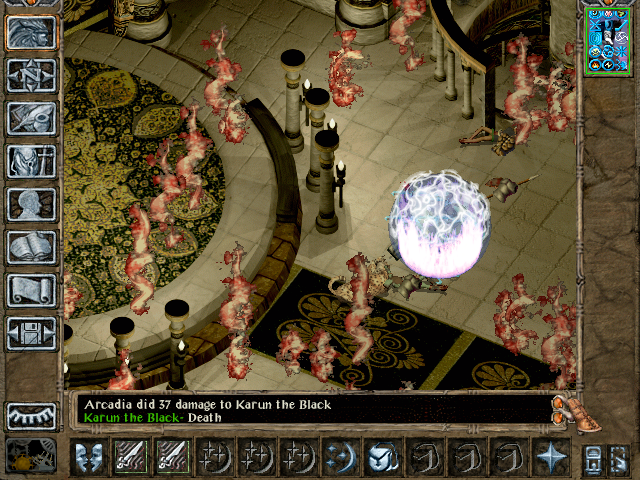Return to game with top-left face button
640x480 pixels.
click(31, 32)
